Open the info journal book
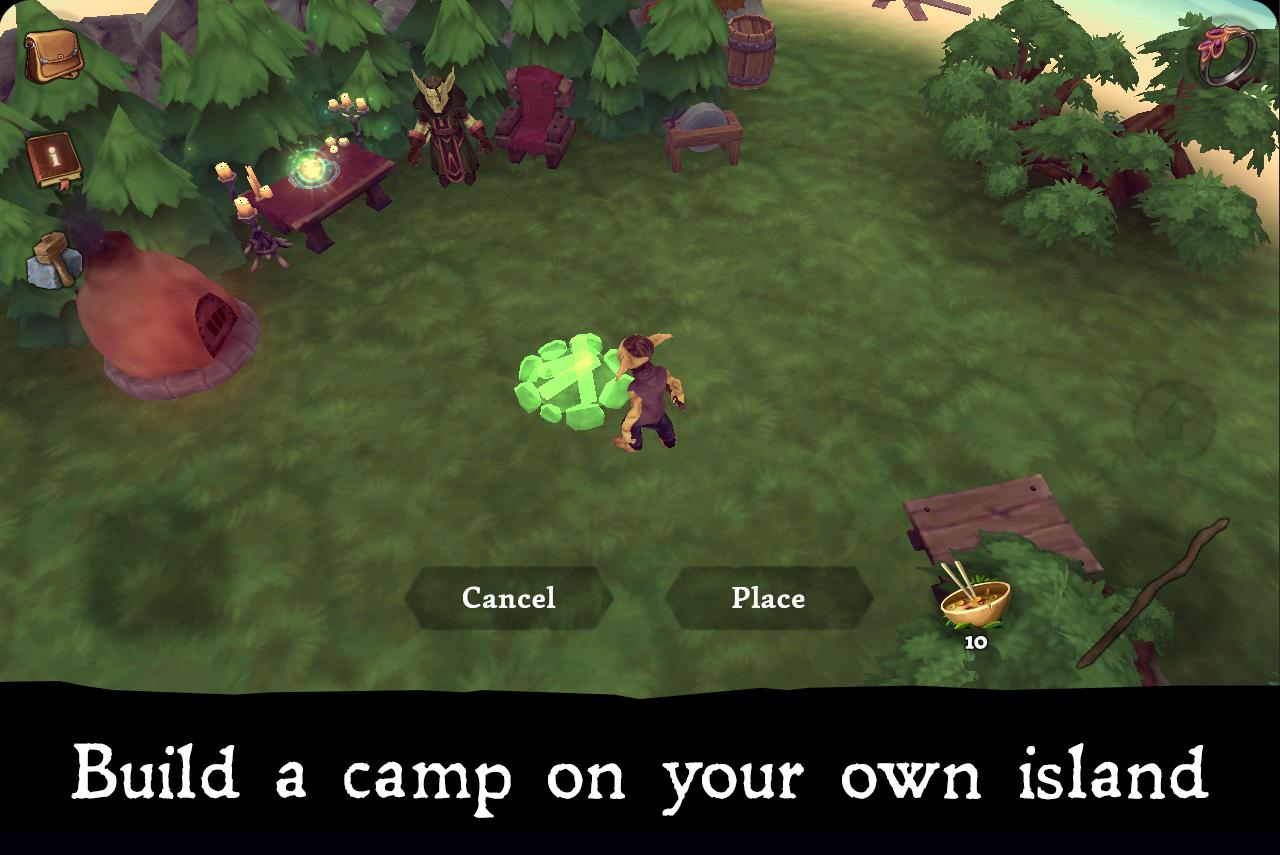The height and width of the screenshot is (855, 1280). 54,160
